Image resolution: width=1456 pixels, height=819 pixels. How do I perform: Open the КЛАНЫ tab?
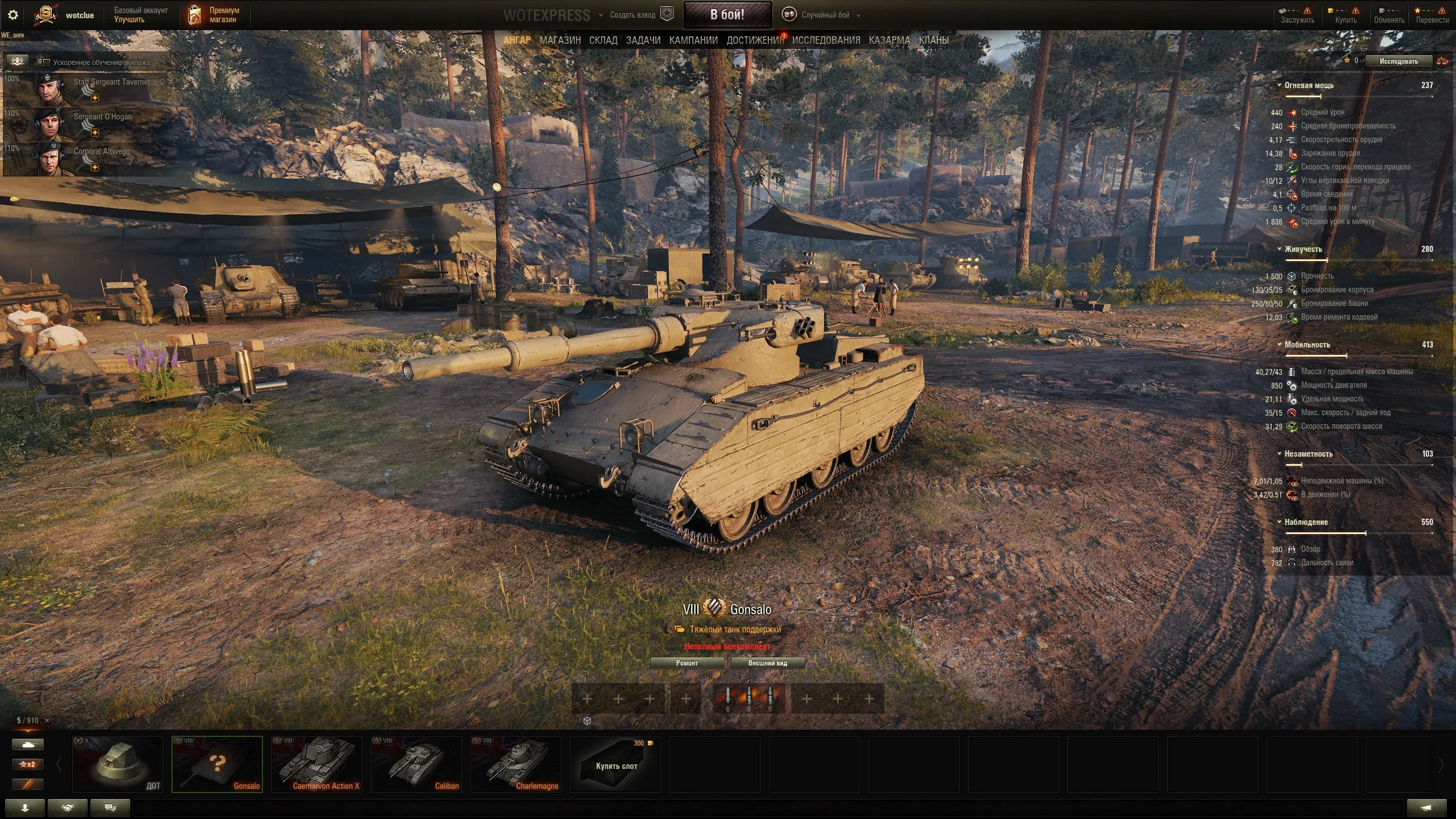point(933,40)
